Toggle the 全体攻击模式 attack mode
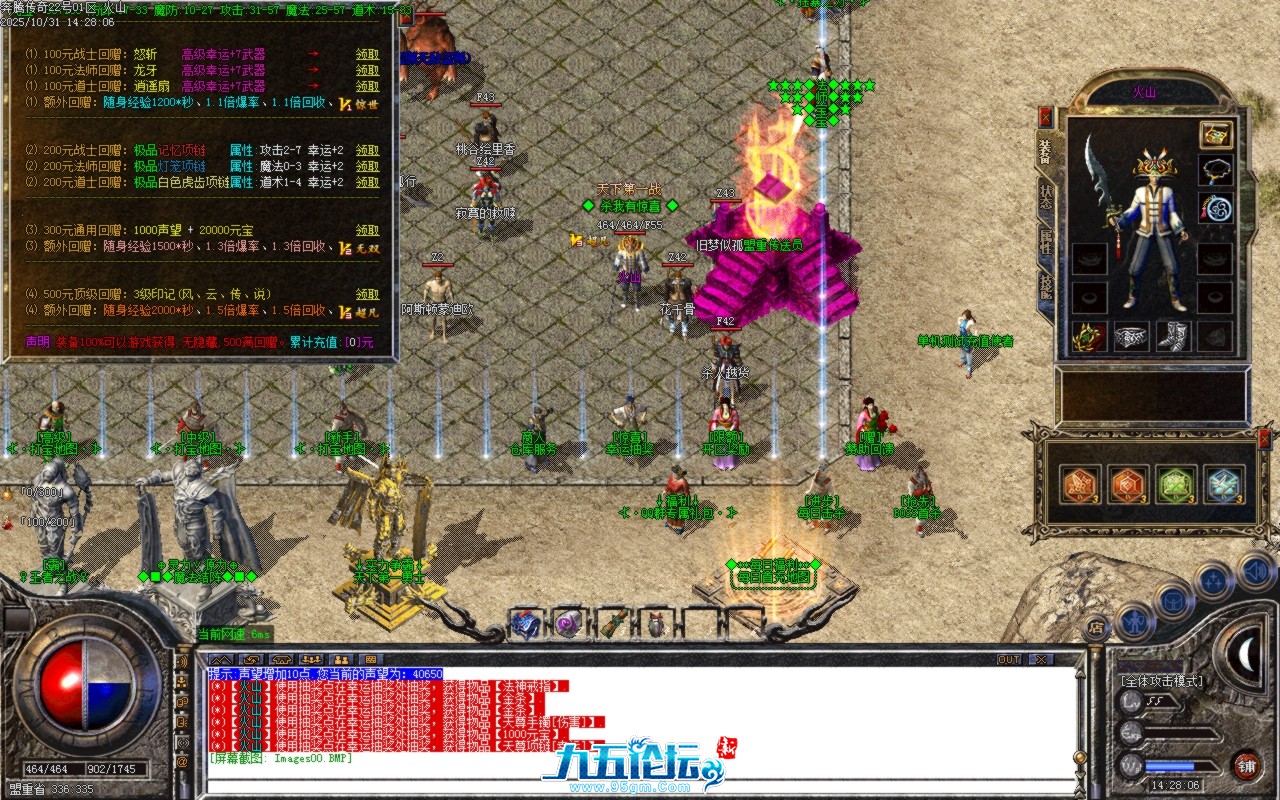 point(1162,680)
